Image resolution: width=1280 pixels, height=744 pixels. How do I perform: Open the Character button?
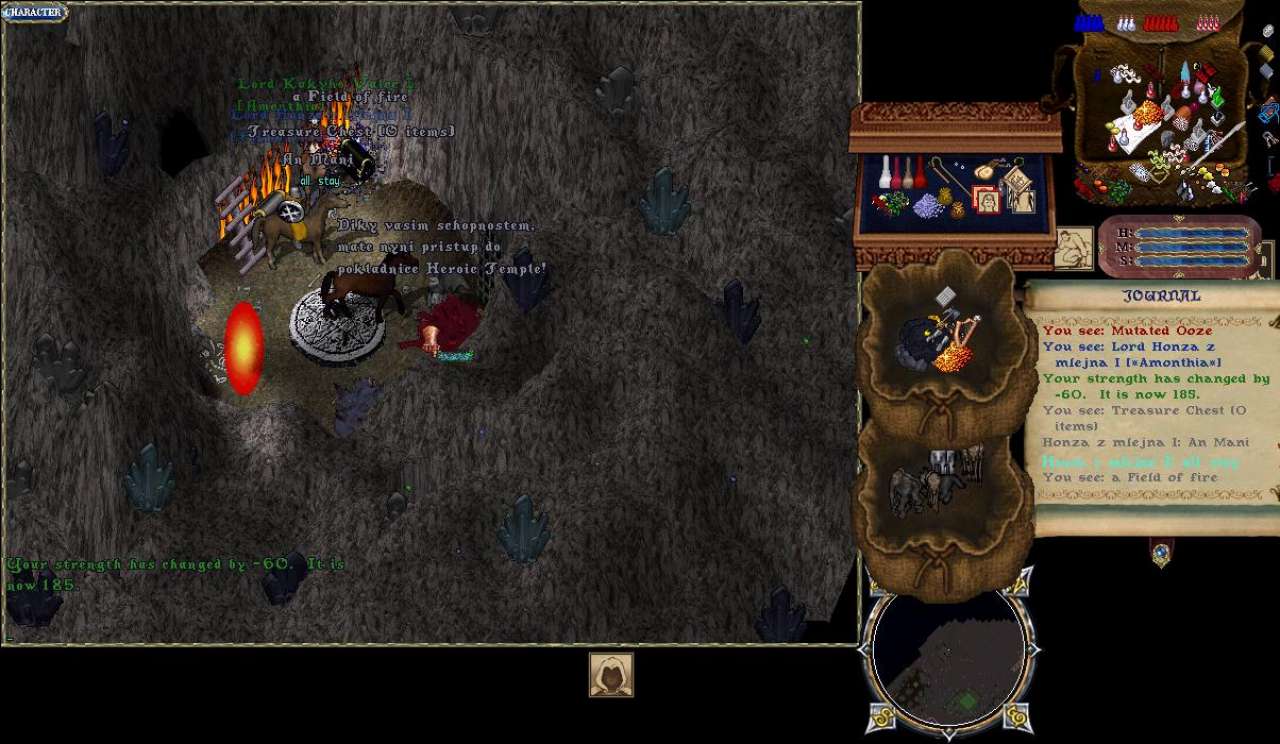click(34, 13)
